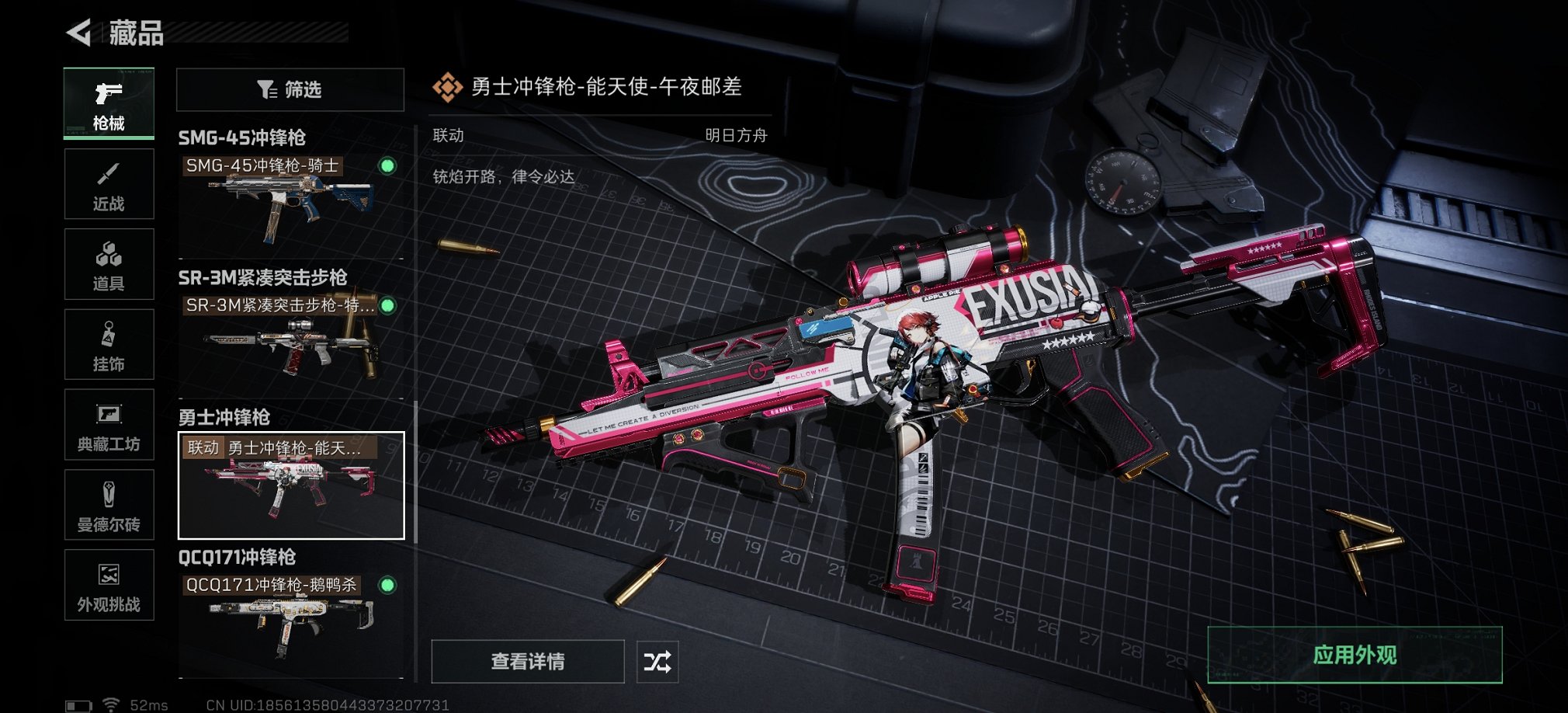Open the 外观挑战 challenge icon

[x=109, y=586]
